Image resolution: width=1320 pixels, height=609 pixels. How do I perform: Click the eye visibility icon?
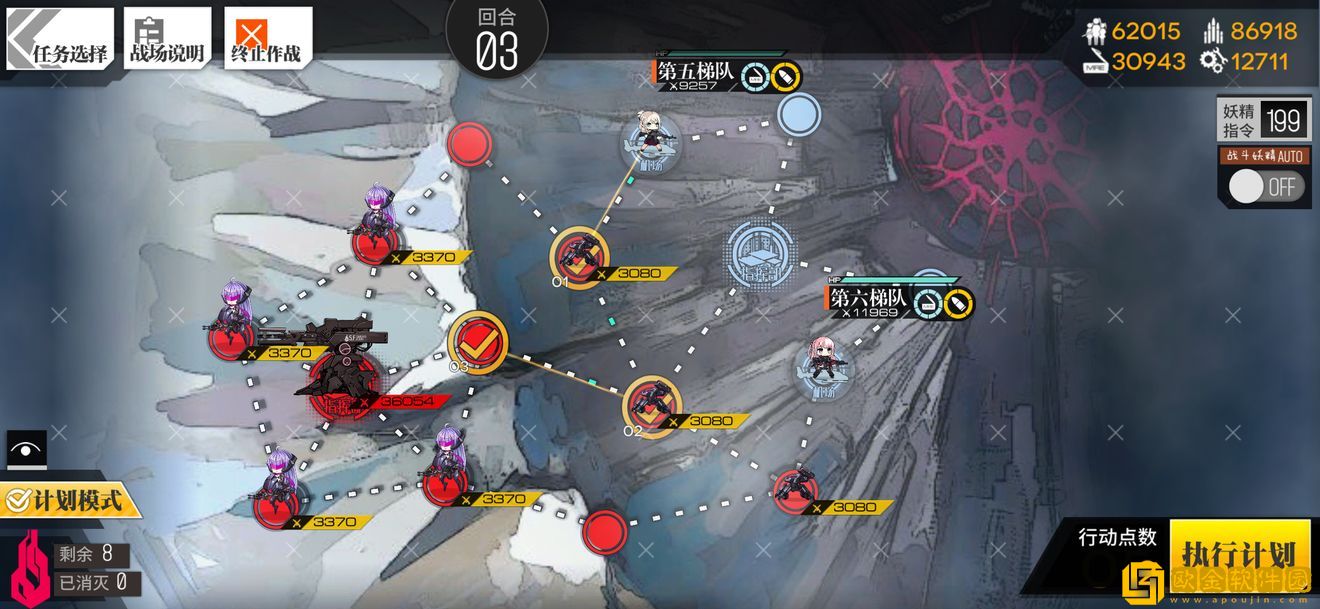pyautogui.click(x=26, y=449)
